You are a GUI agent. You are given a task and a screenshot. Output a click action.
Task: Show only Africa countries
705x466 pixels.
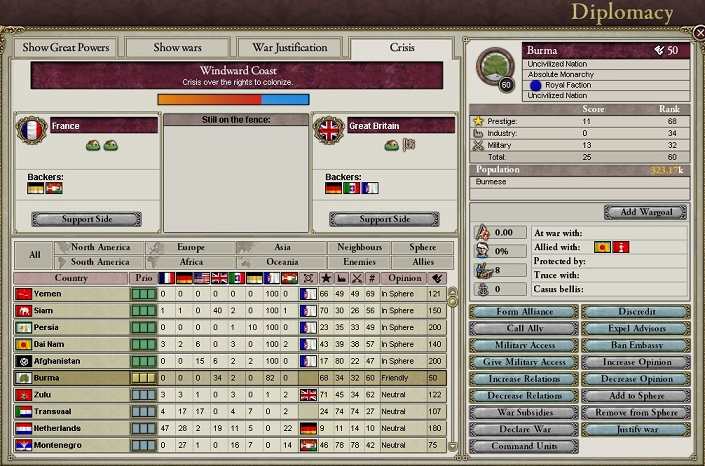pos(191,262)
